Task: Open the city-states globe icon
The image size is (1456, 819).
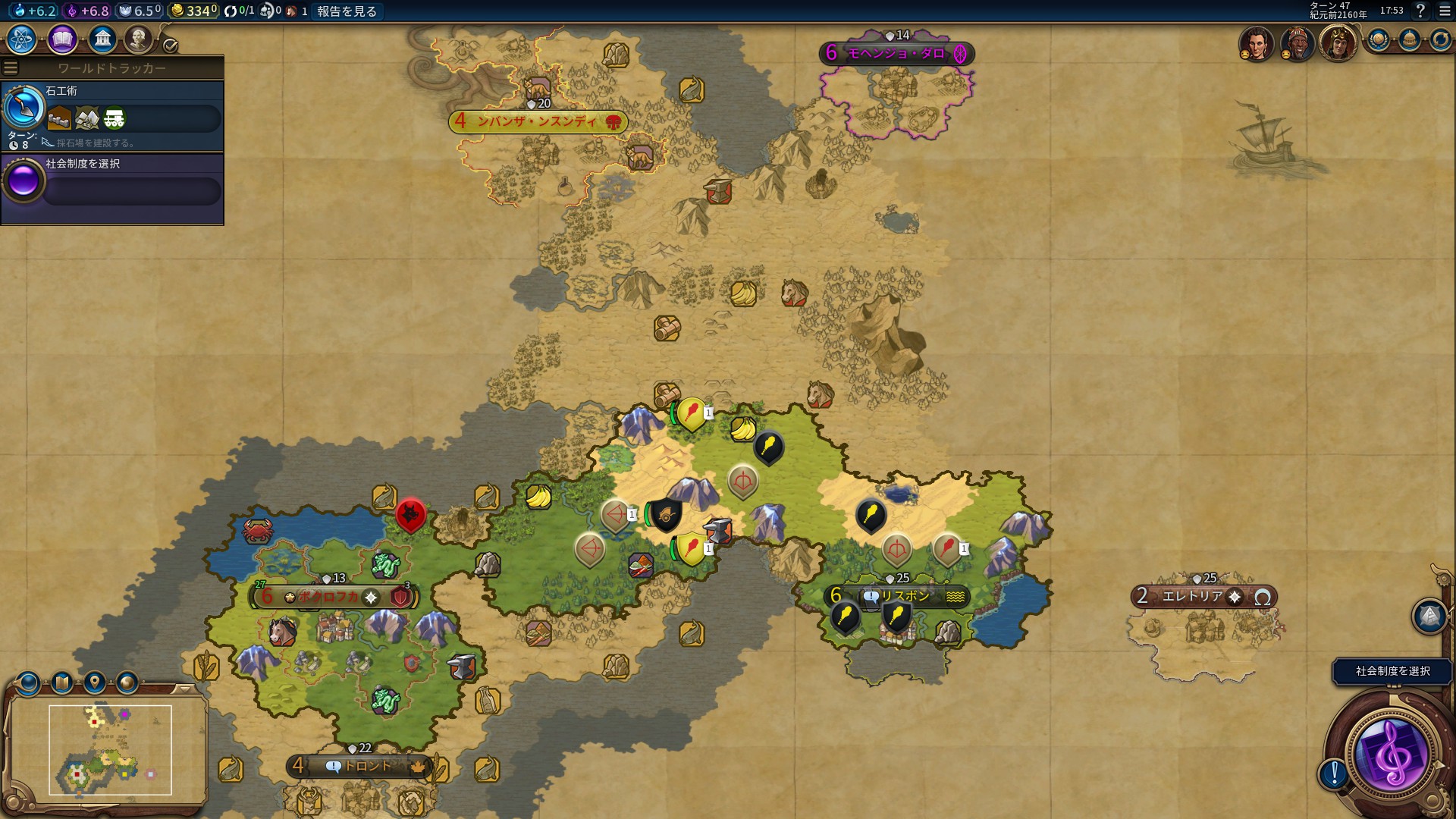Action: pyautogui.click(x=1378, y=39)
